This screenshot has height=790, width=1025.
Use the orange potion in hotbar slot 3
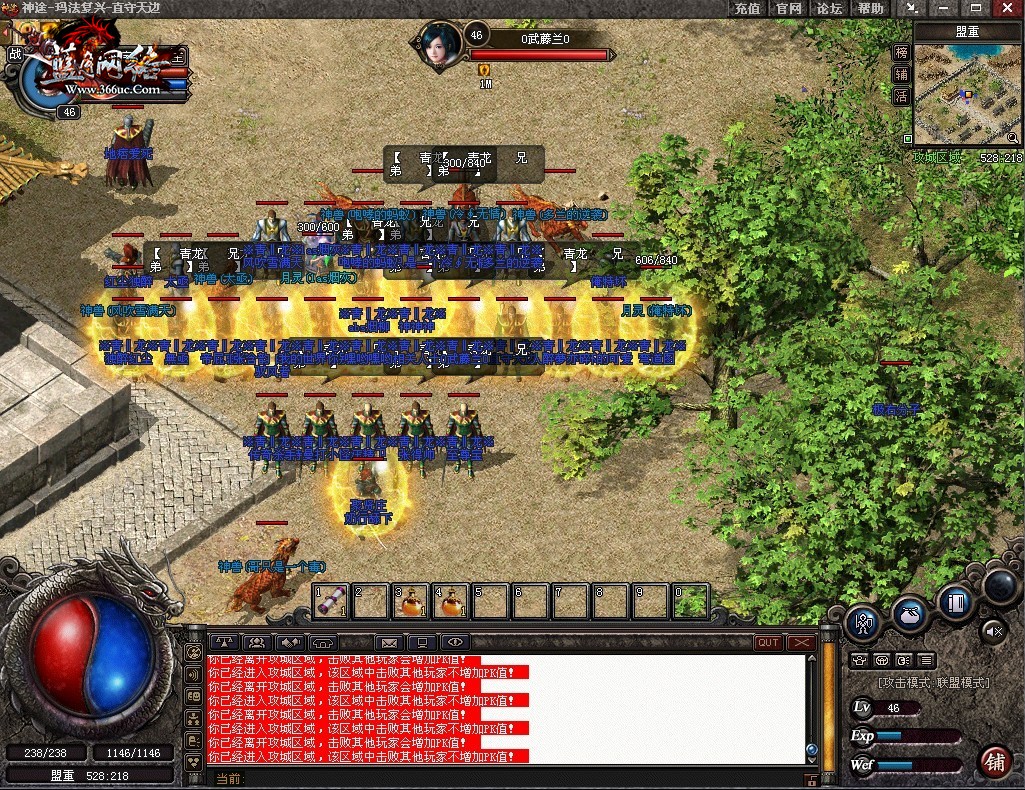(409, 601)
